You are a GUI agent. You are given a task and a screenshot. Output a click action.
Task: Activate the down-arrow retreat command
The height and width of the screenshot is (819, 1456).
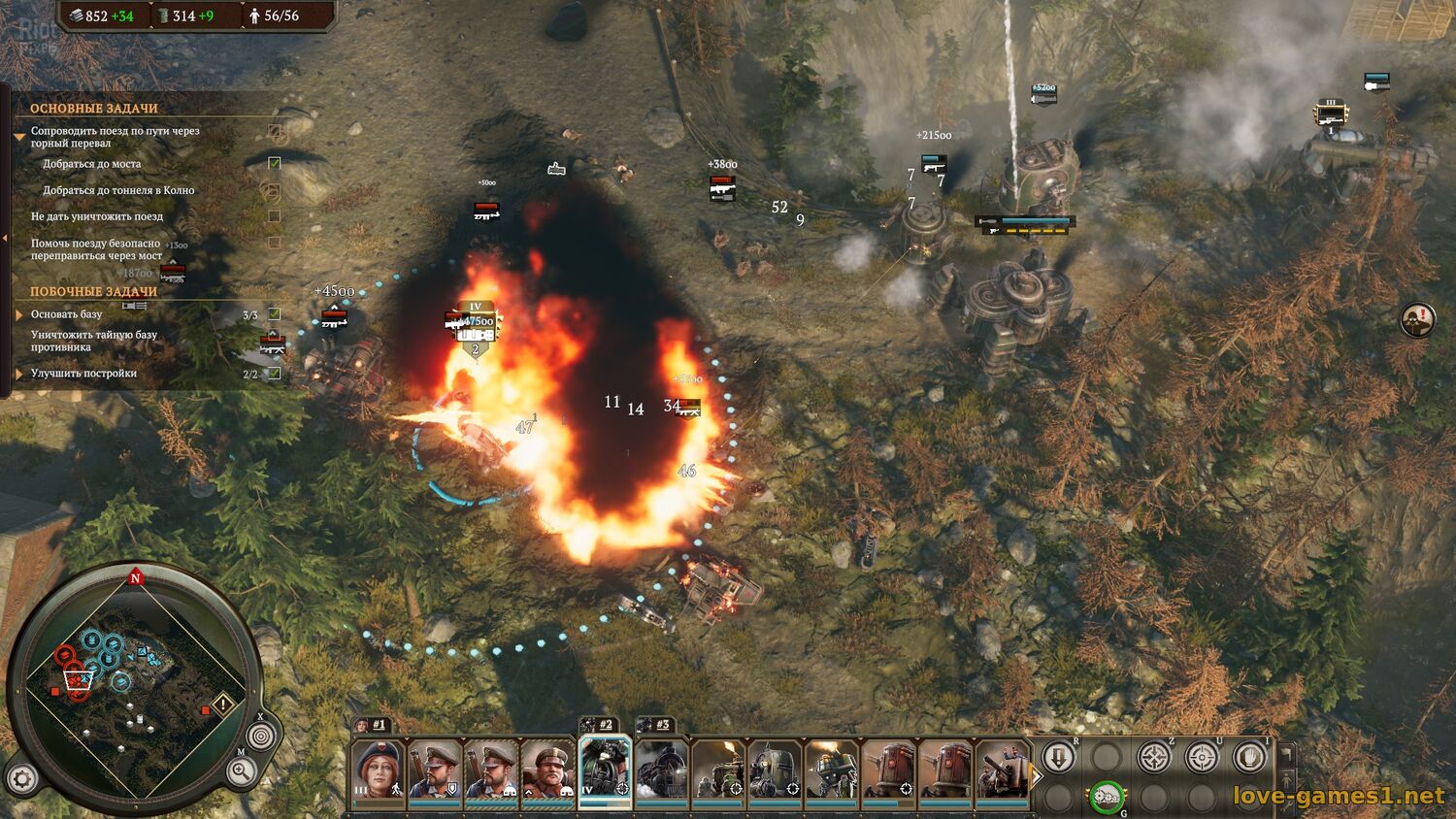(1058, 757)
